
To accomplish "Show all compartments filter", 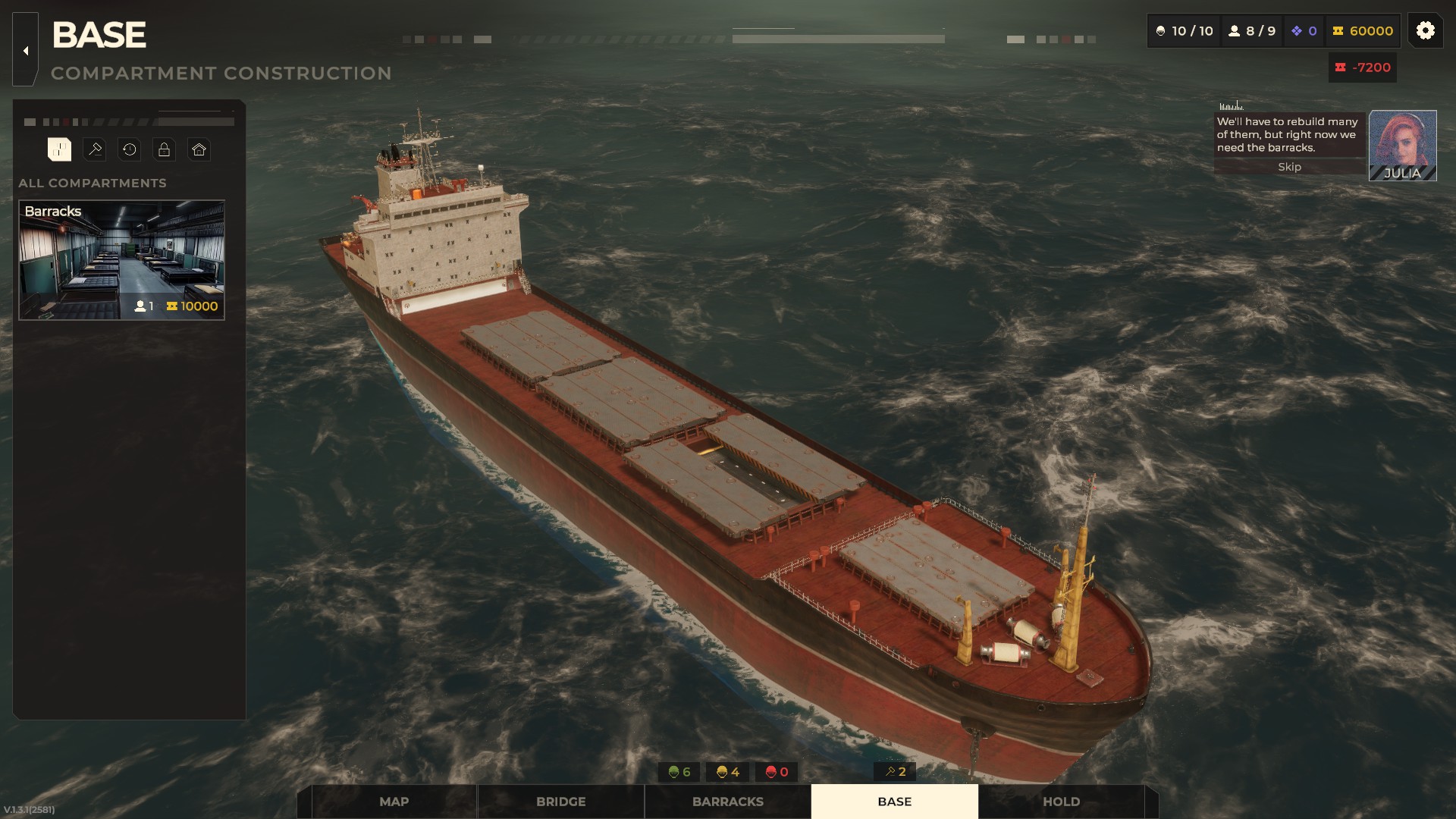I will point(59,149).
